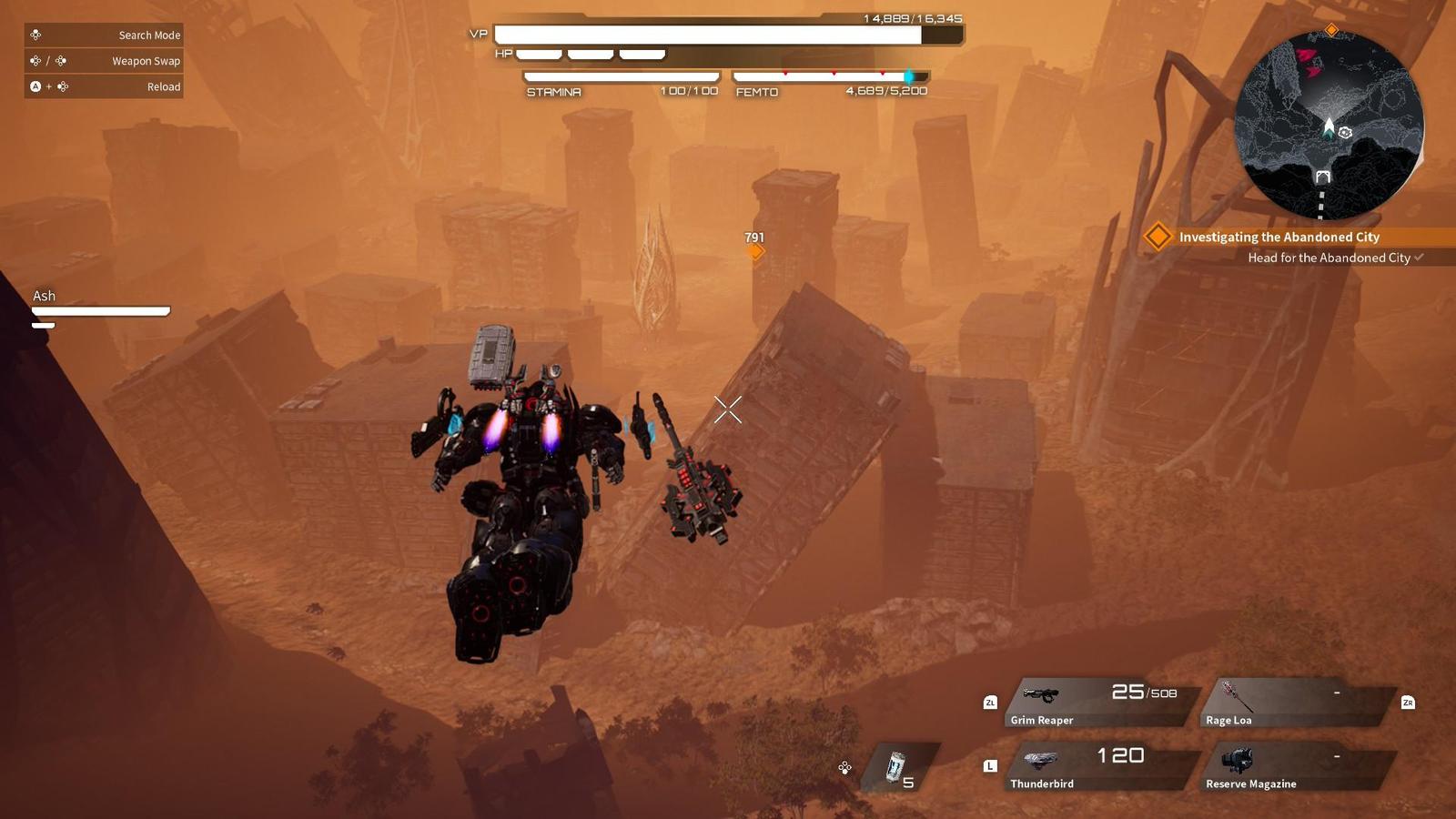1456x819 pixels.
Task: Open the circular minimap
Action: tap(1328, 126)
